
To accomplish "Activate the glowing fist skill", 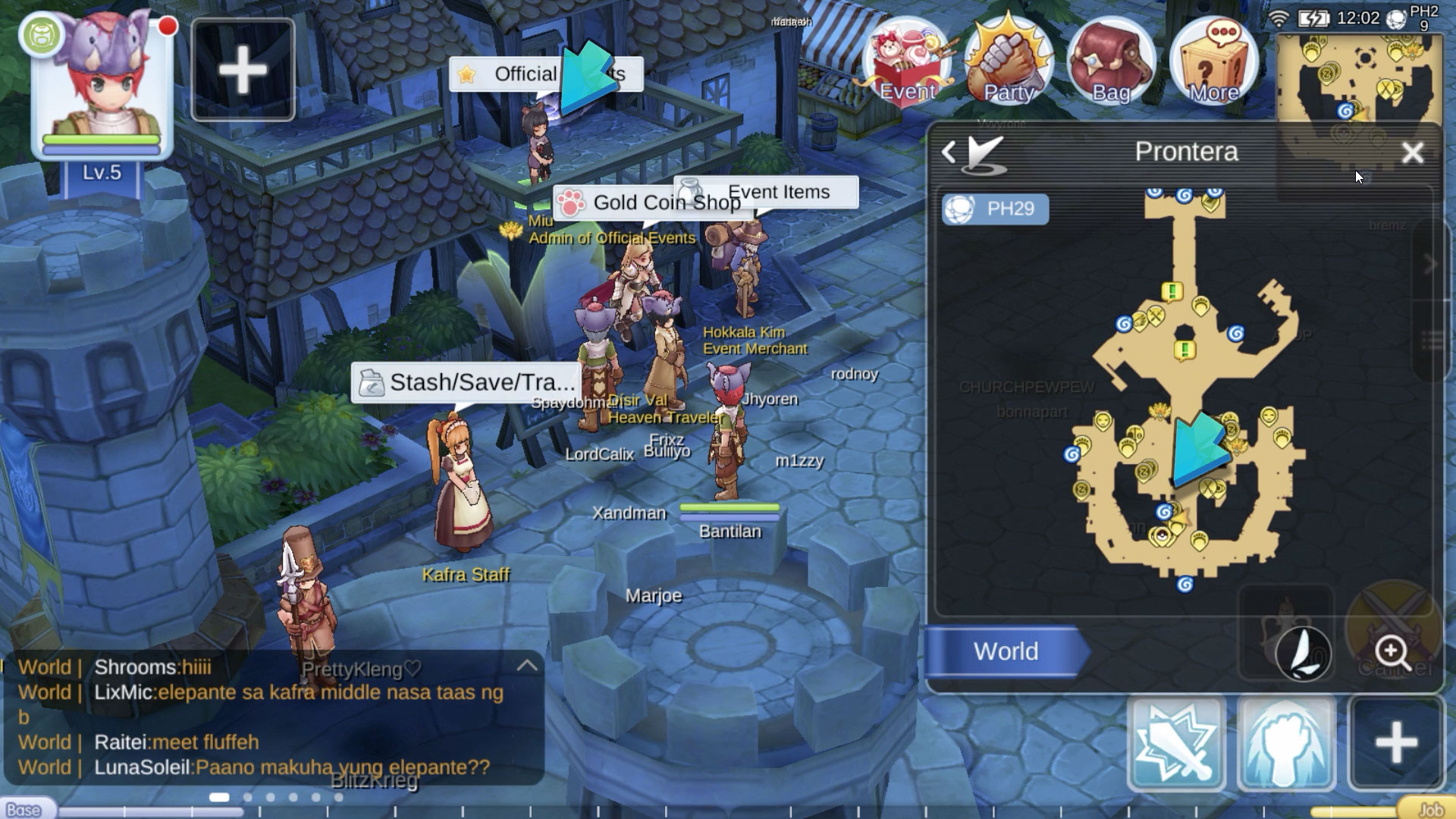I will [1286, 743].
